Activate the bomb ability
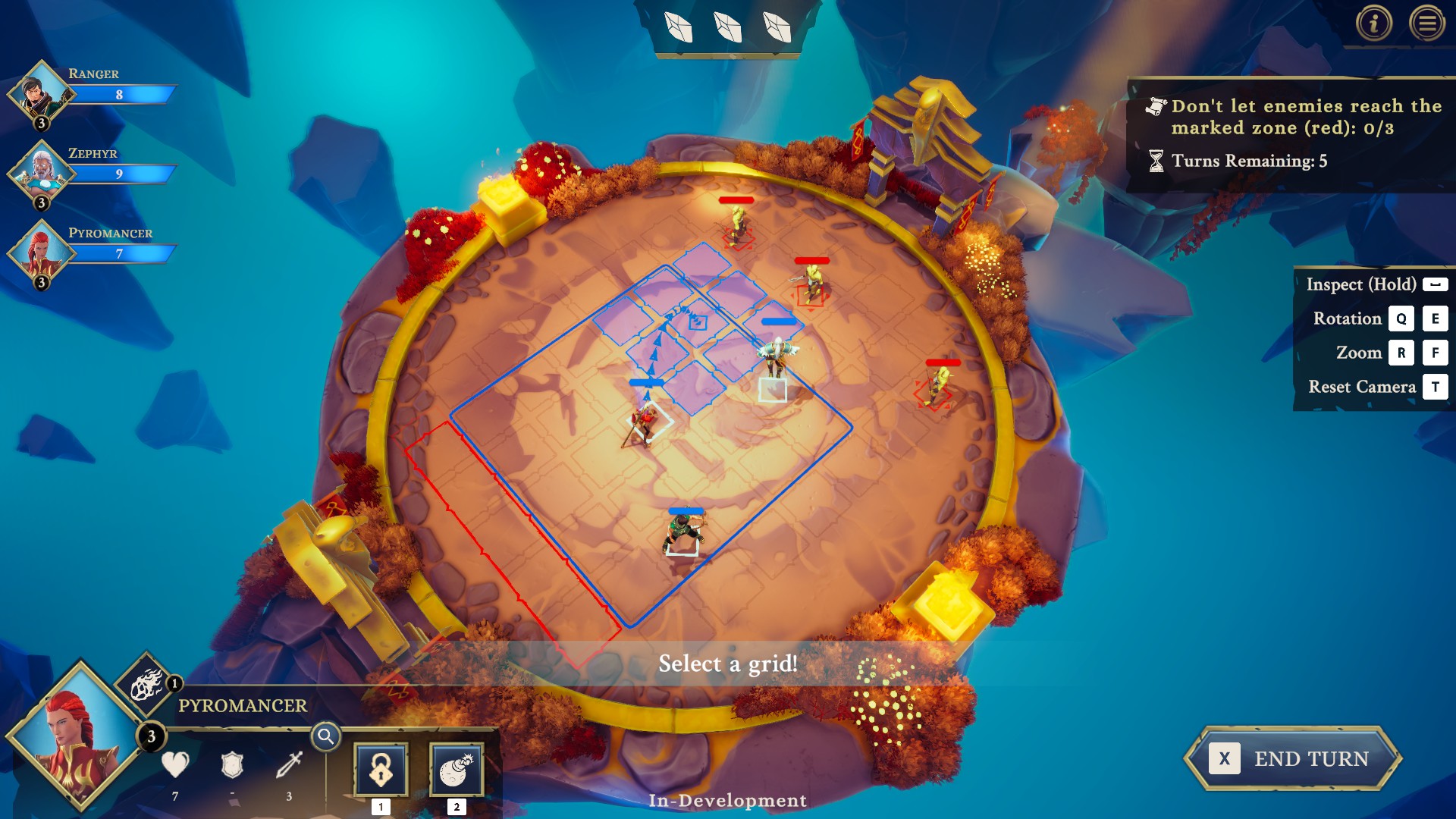The width and height of the screenshot is (1456, 819). tap(457, 770)
